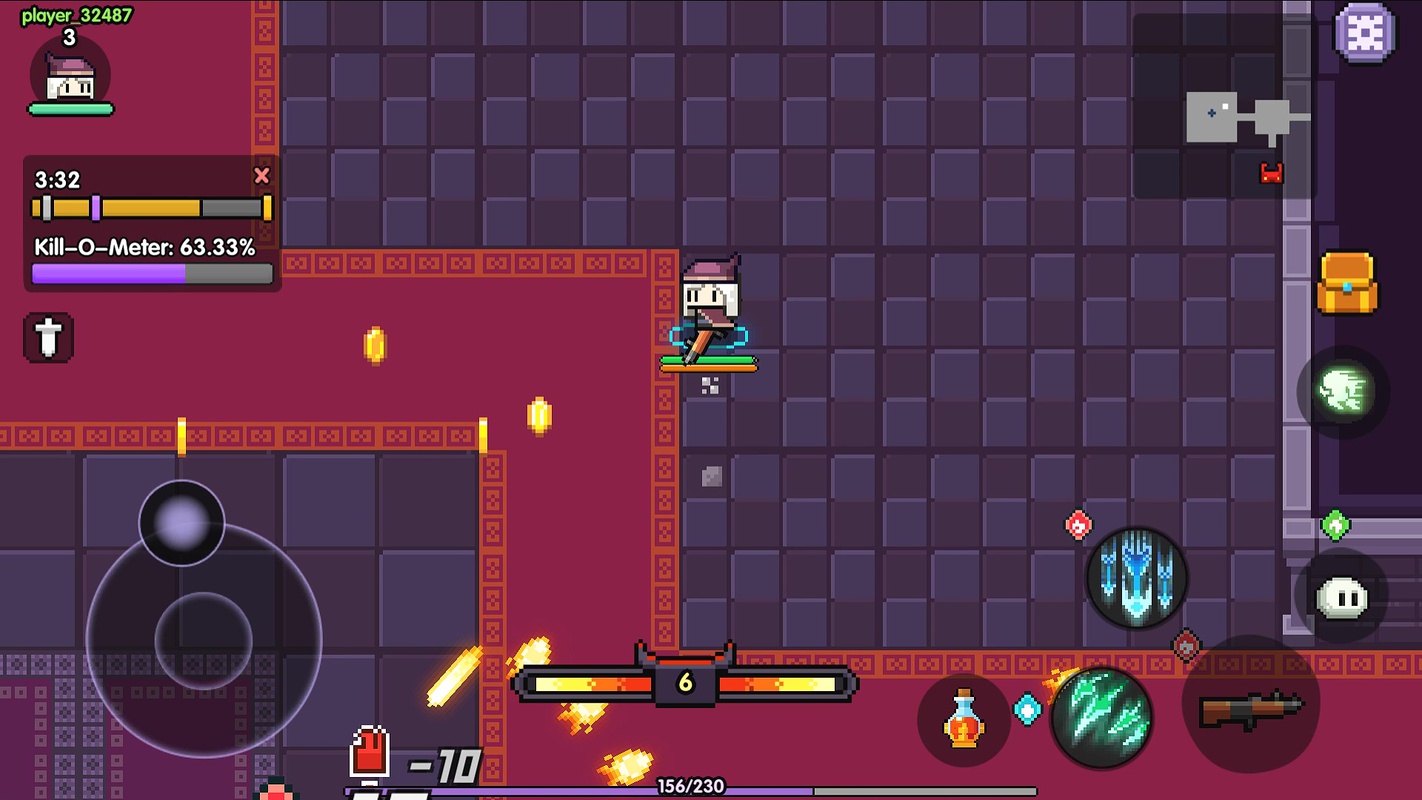Use the green claw slash skill

click(x=1101, y=716)
